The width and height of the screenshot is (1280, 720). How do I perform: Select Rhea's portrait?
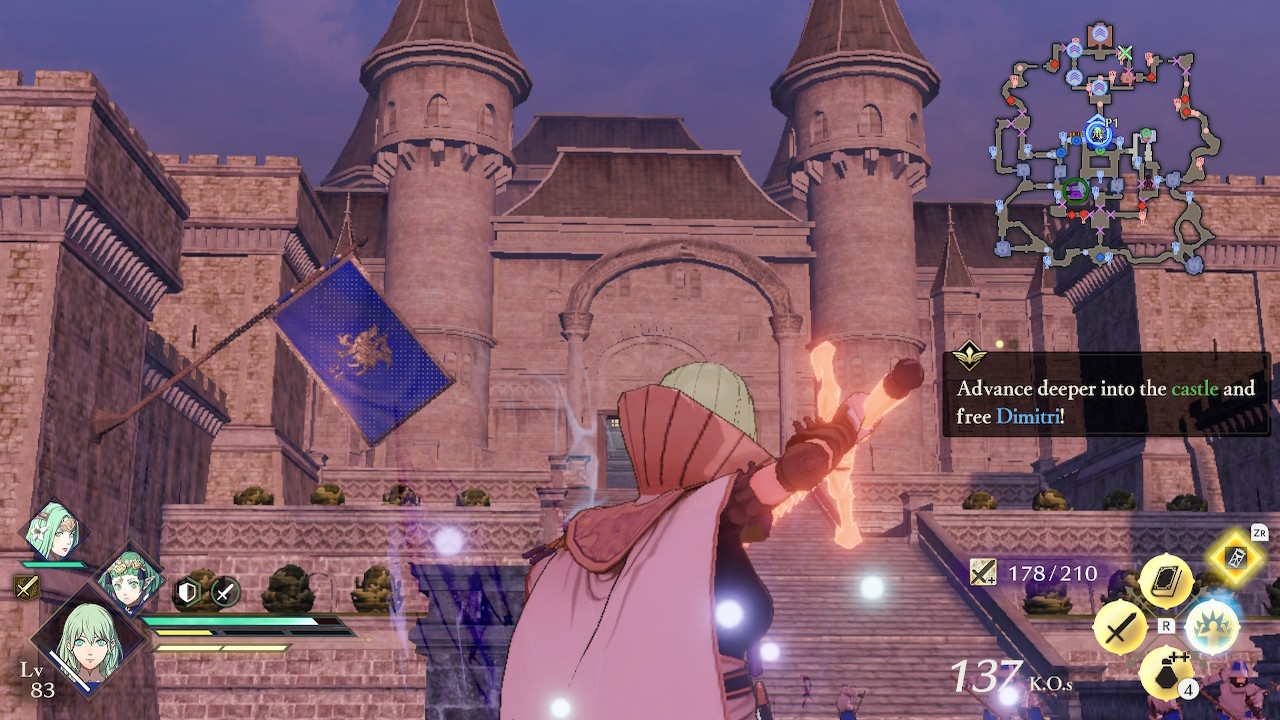pos(56,531)
